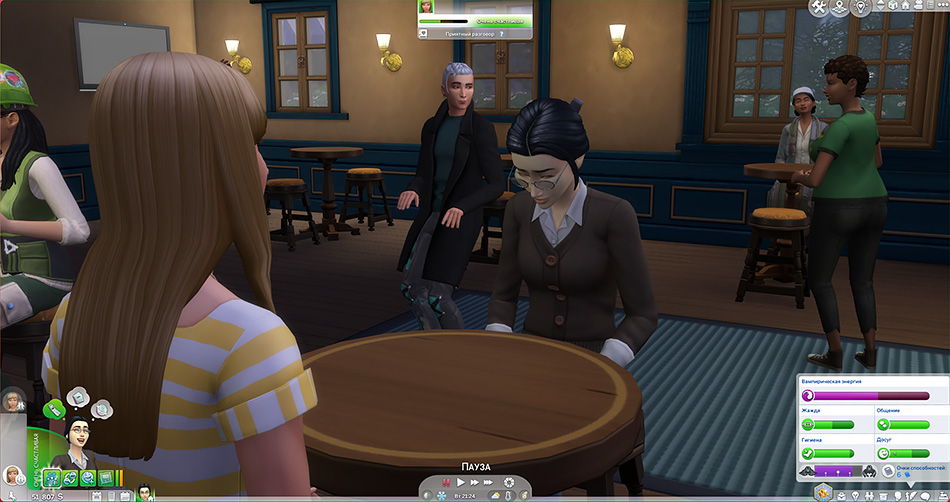Resume the game at normal play speed
950x502 pixels.
461,483
